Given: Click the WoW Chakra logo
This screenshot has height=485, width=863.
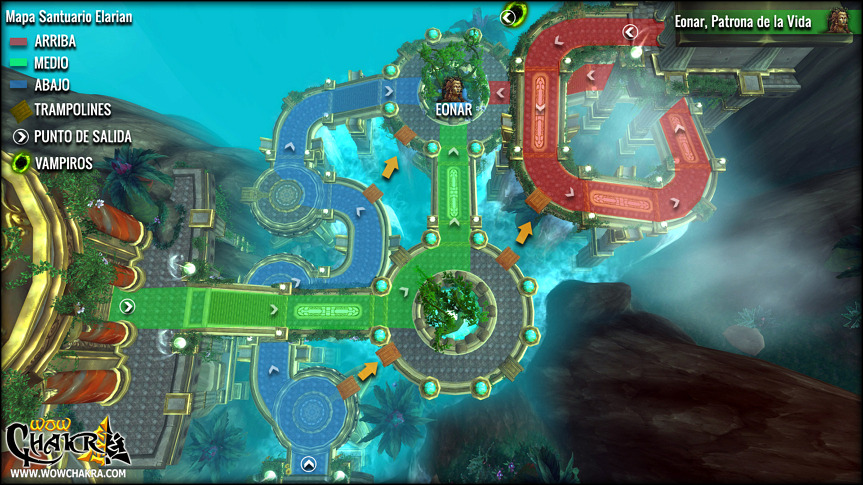Looking at the screenshot, I should (x=66, y=440).
